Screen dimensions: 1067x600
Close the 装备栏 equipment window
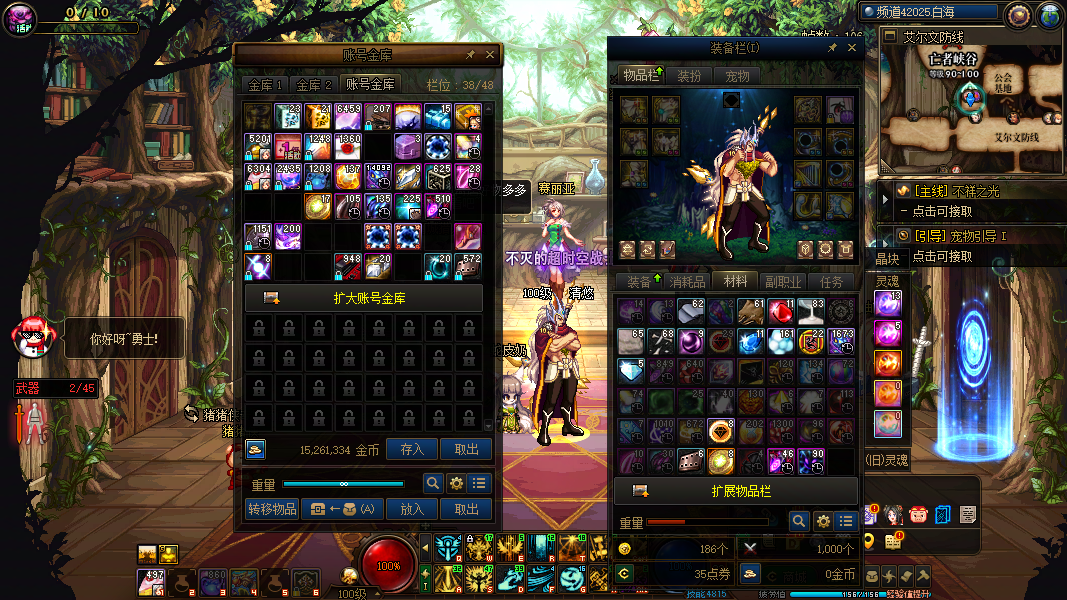point(852,48)
